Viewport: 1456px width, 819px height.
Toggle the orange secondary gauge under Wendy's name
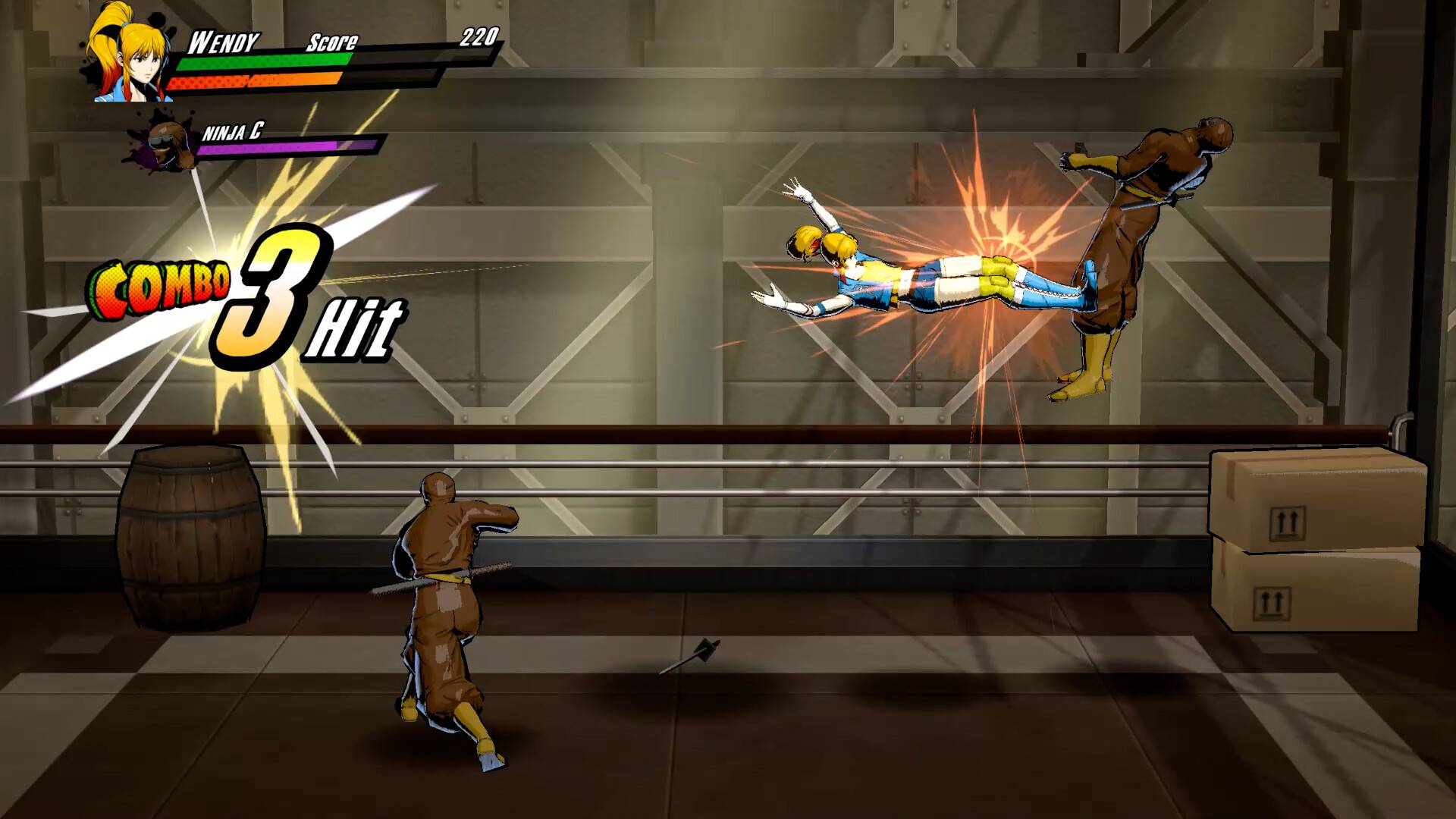click(254, 80)
